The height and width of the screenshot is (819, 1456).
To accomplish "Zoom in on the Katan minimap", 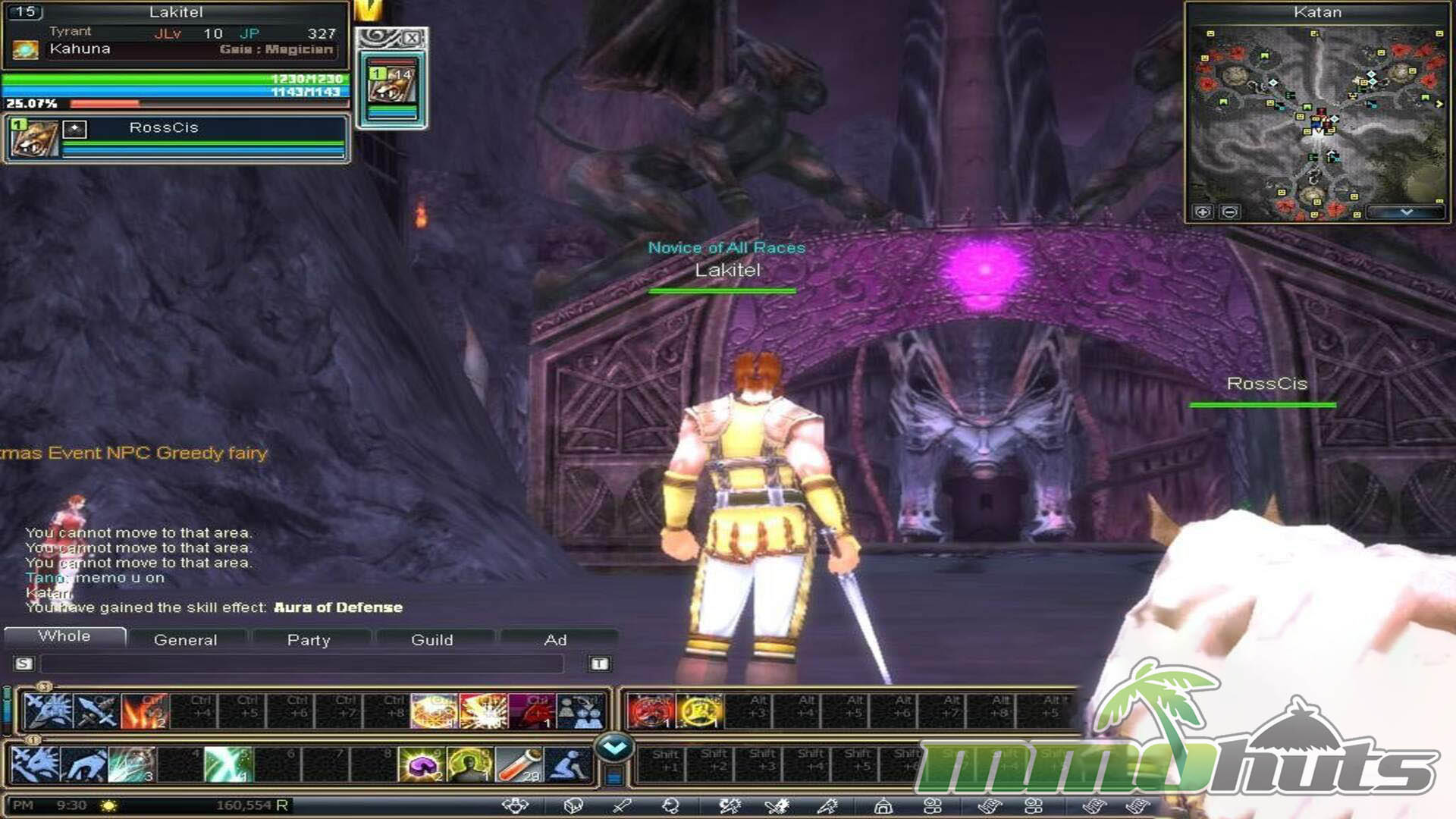I will [1203, 212].
